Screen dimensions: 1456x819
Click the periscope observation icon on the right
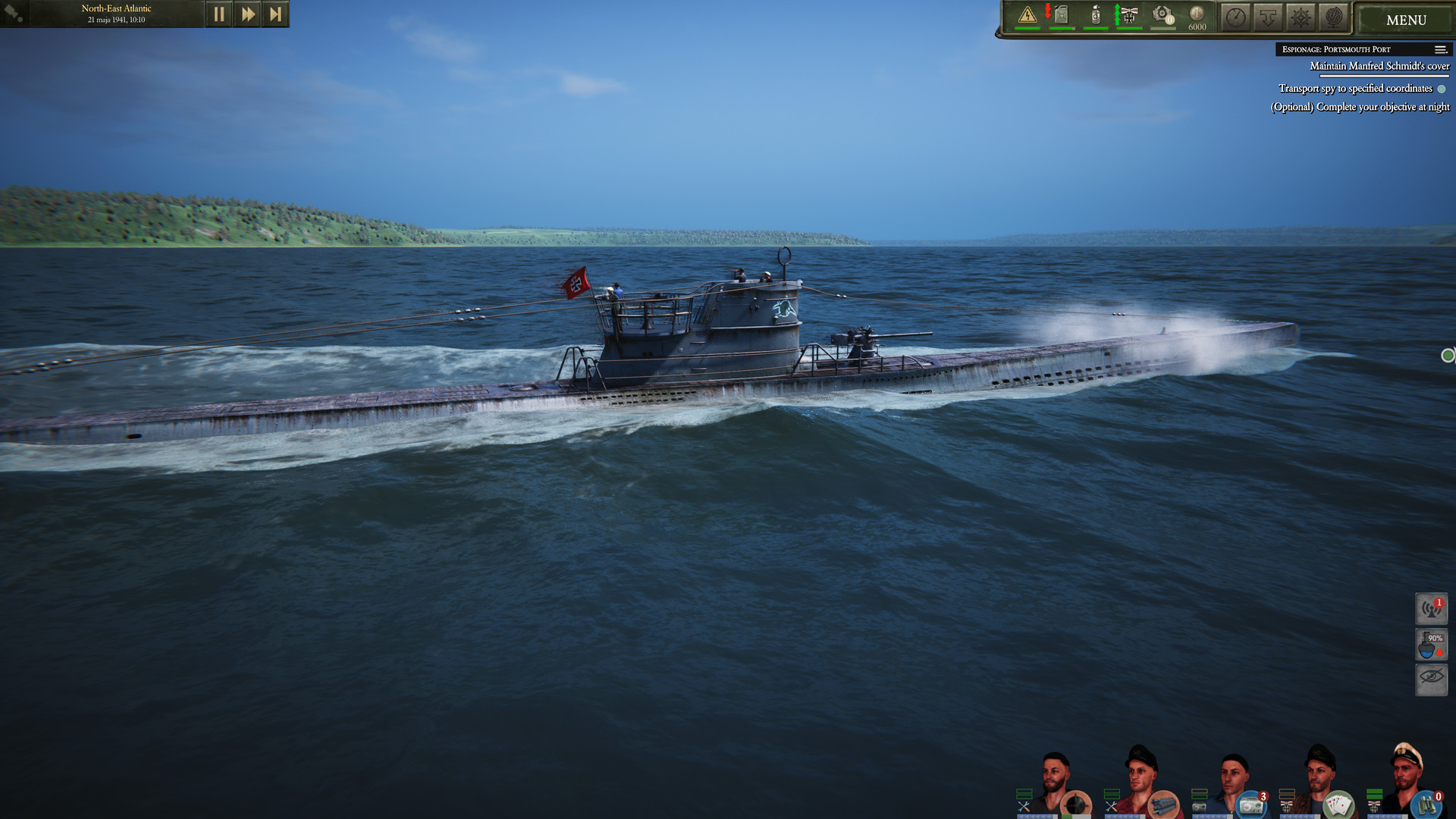(1431, 679)
